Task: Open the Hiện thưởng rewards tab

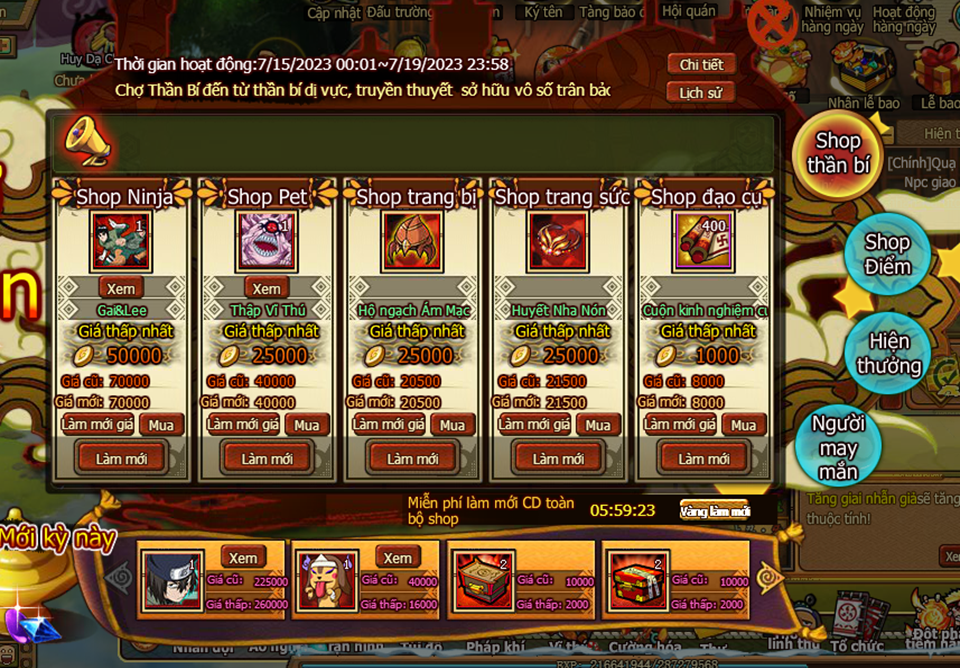Action: tap(887, 352)
